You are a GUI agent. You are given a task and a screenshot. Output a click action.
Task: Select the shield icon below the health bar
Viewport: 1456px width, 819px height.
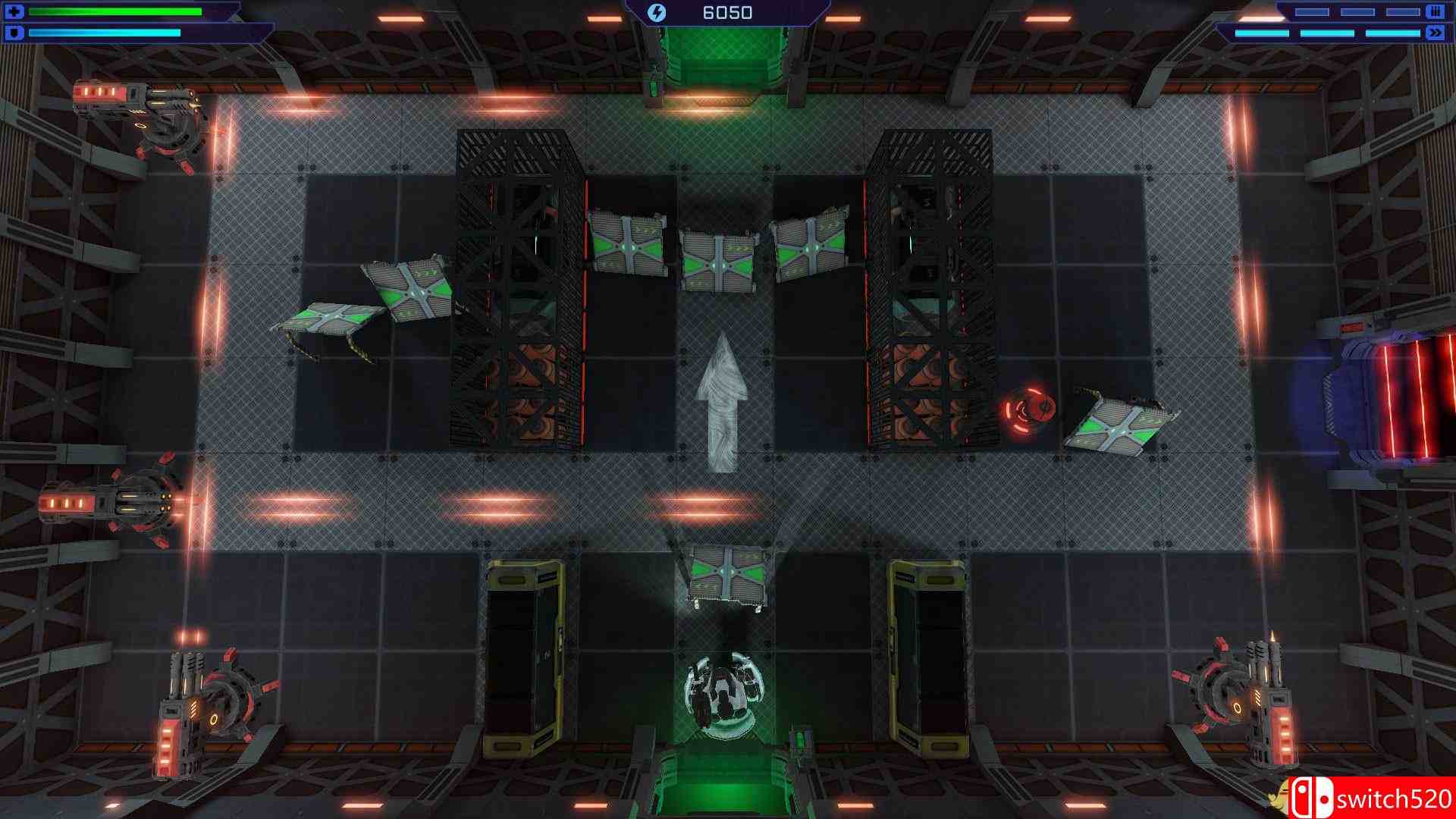pyautogui.click(x=15, y=33)
